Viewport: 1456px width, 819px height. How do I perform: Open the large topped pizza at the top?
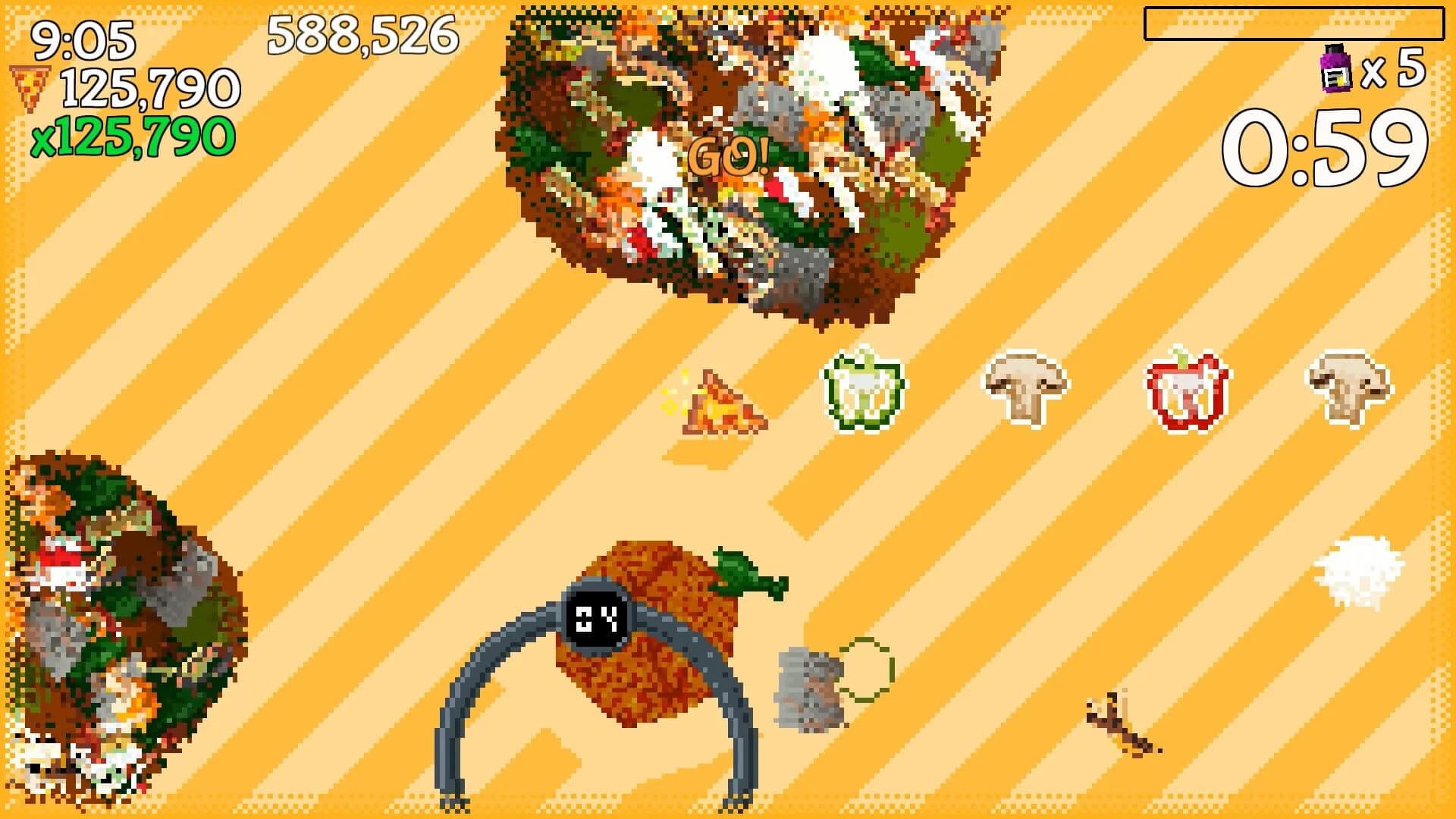[x=739, y=152]
